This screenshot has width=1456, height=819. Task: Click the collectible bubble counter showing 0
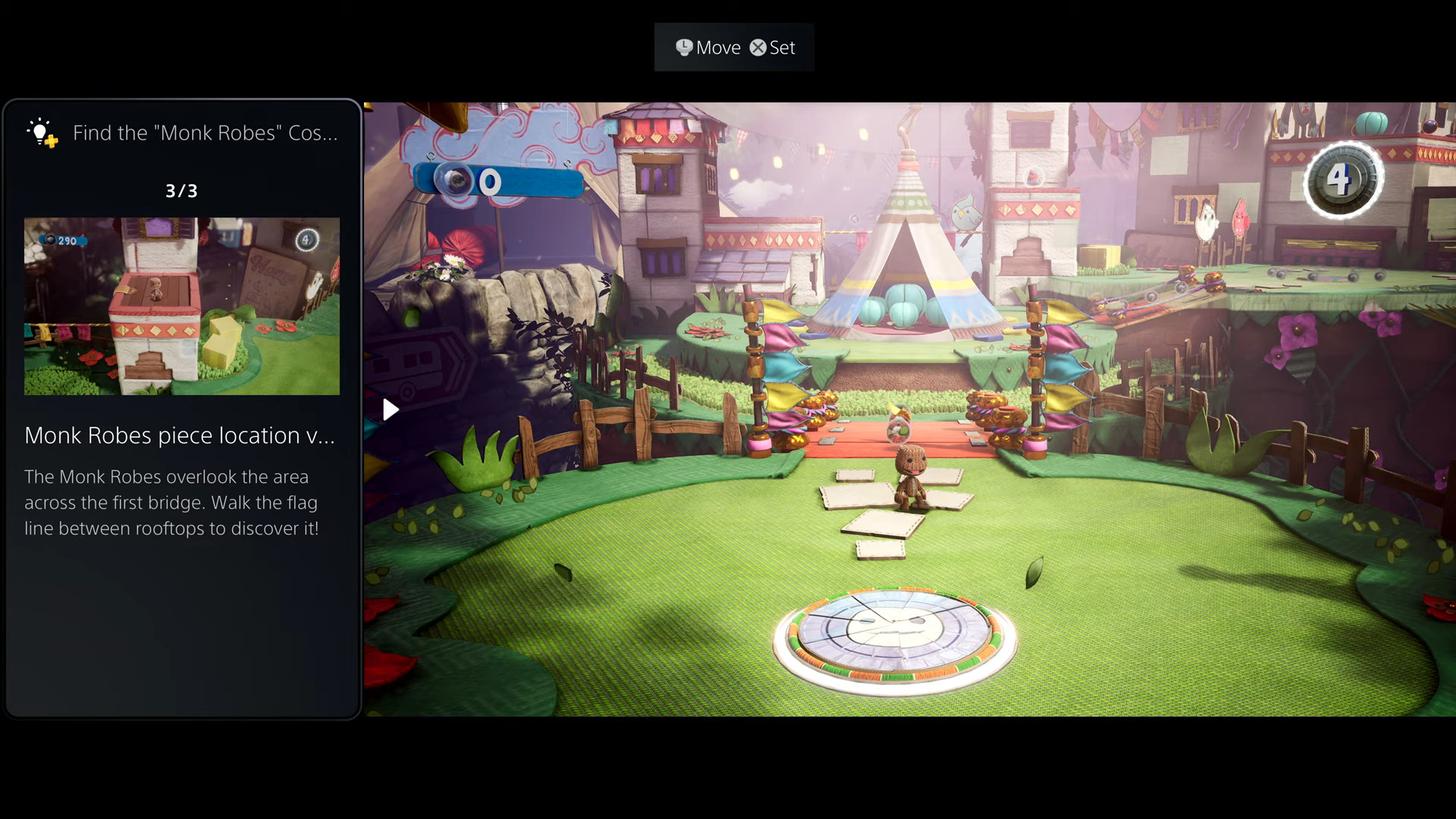(490, 181)
